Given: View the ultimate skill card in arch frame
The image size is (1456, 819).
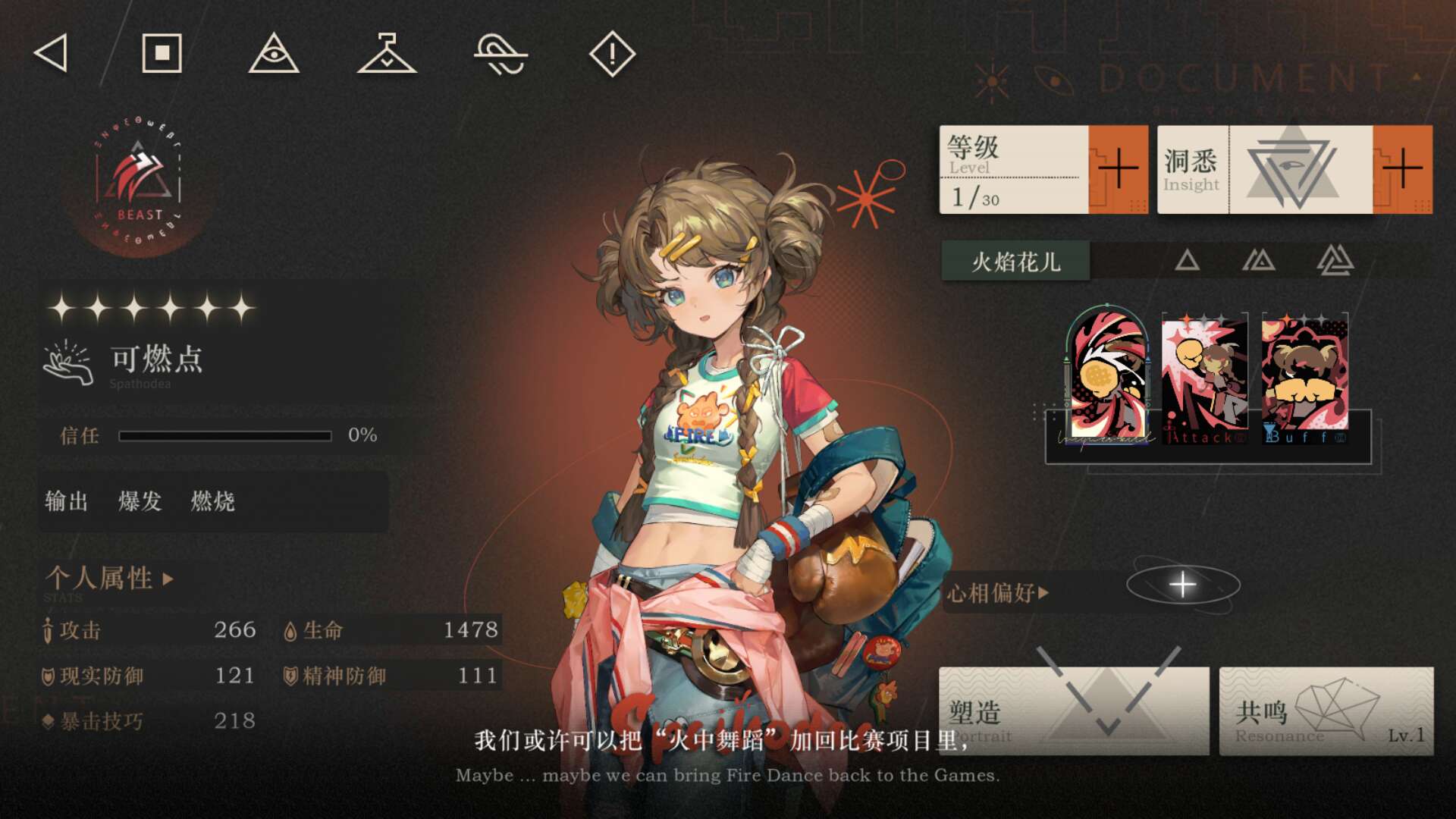Looking at the screenshot, I should [x=1107, y=377].
